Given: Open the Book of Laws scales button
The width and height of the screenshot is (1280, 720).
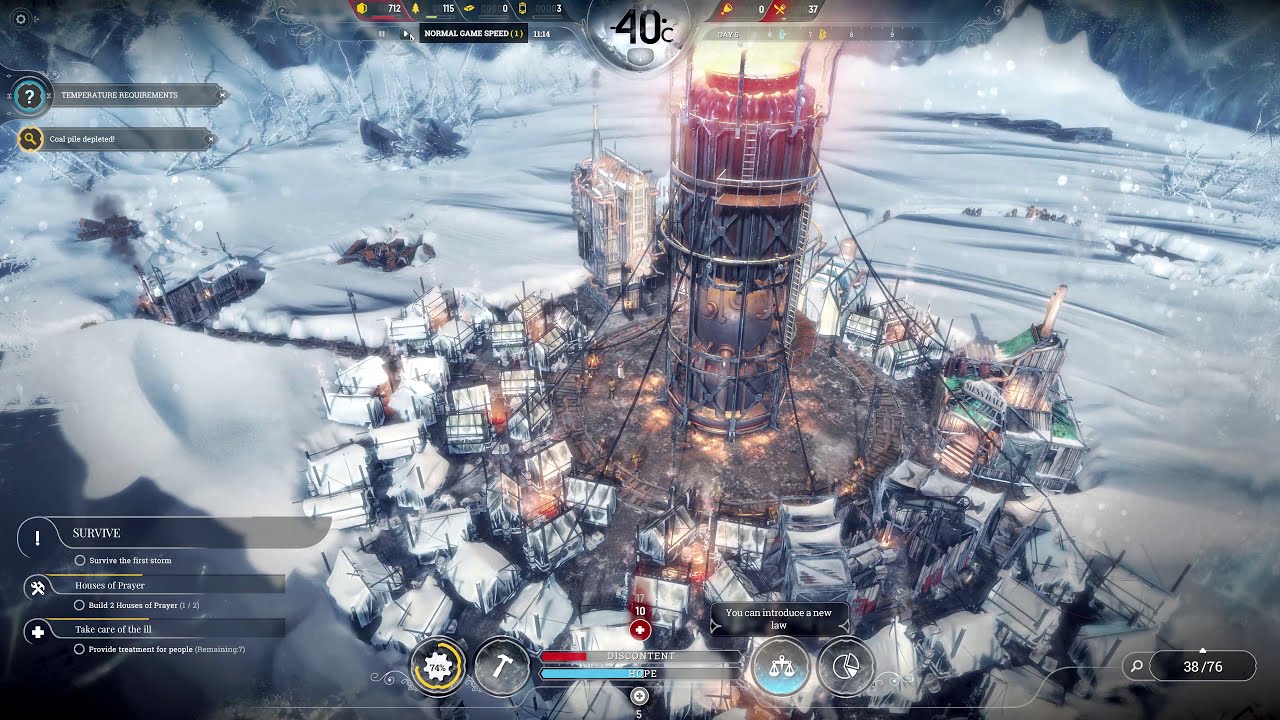Looking at the screenshot, I should coord(782,666).
